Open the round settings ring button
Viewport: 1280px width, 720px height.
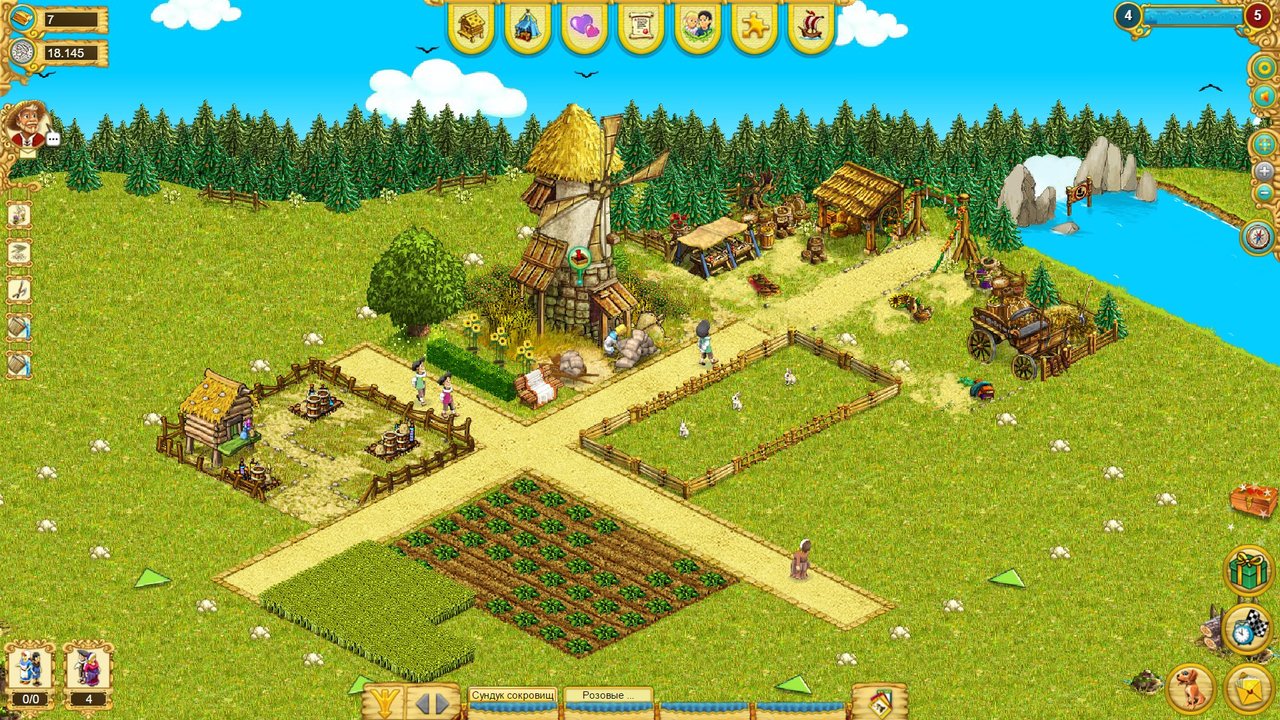tap(1265, 68)
